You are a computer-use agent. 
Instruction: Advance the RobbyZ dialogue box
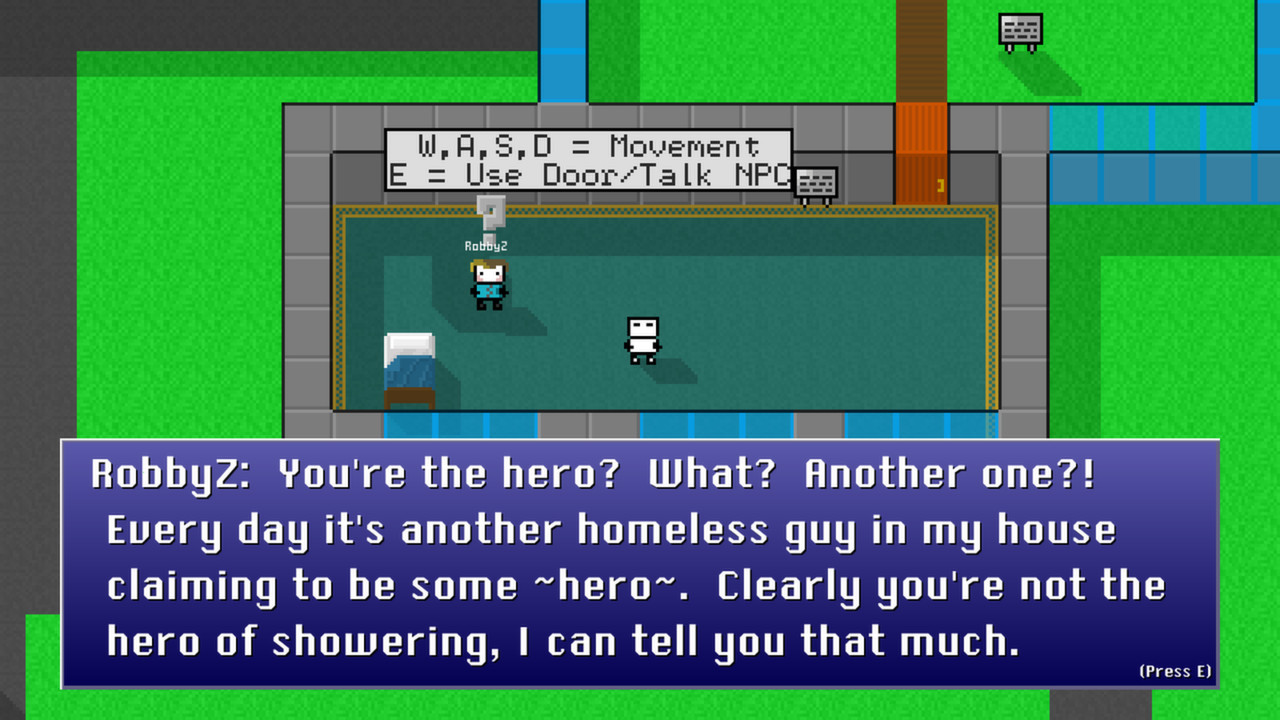point(640,560)
